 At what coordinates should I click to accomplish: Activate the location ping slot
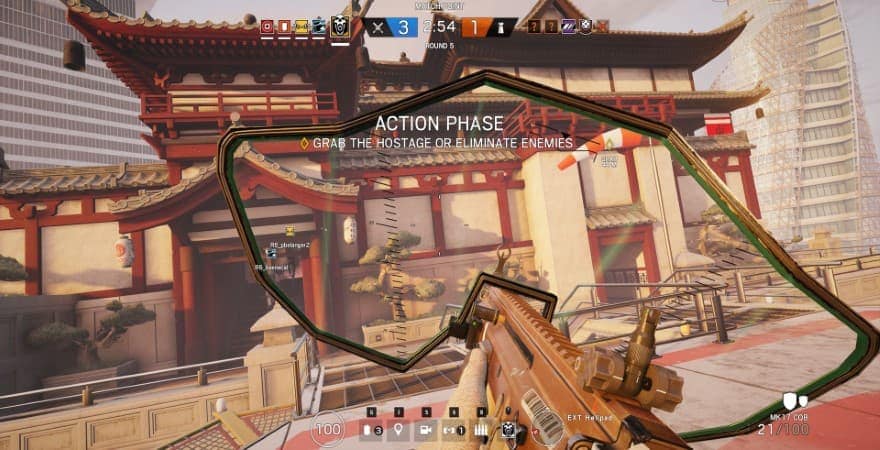(x=398, y=431)
